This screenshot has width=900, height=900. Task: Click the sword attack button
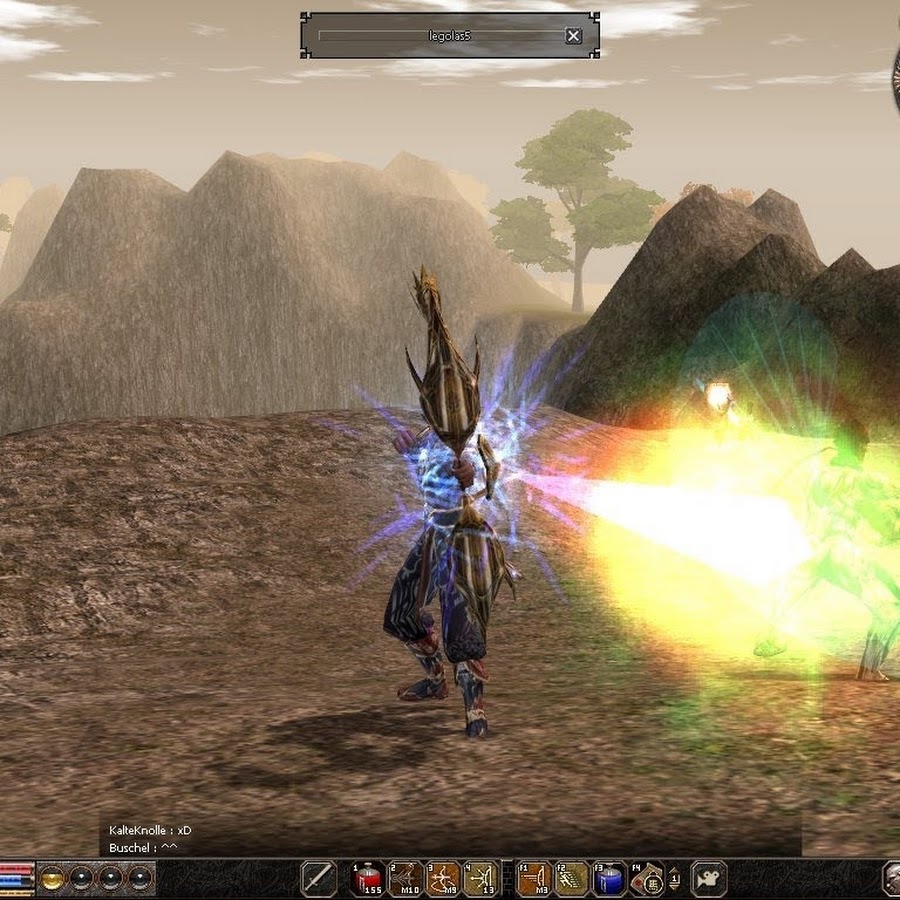318,878
